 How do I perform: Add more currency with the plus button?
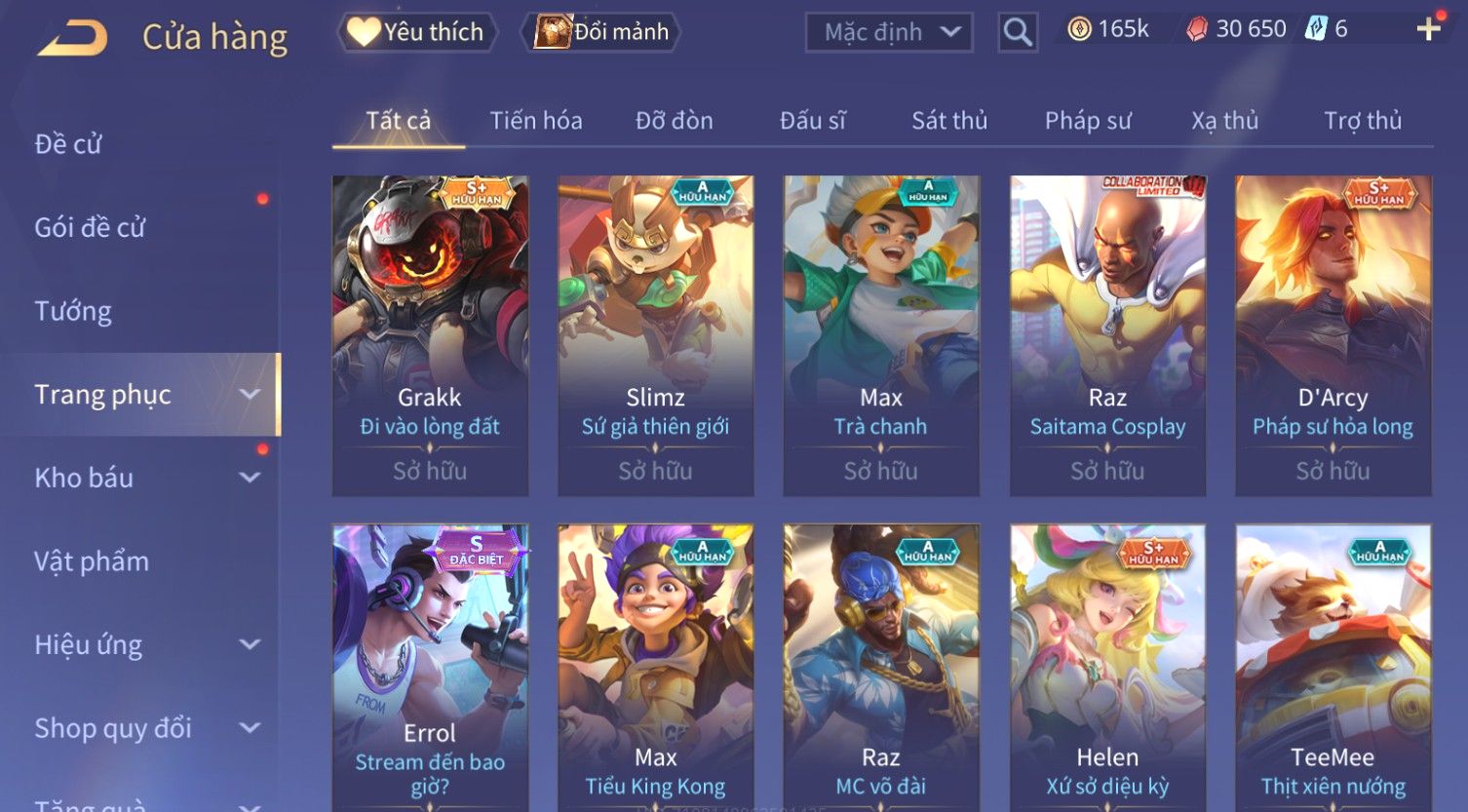pyautogui.click(x=1428, y=29)
